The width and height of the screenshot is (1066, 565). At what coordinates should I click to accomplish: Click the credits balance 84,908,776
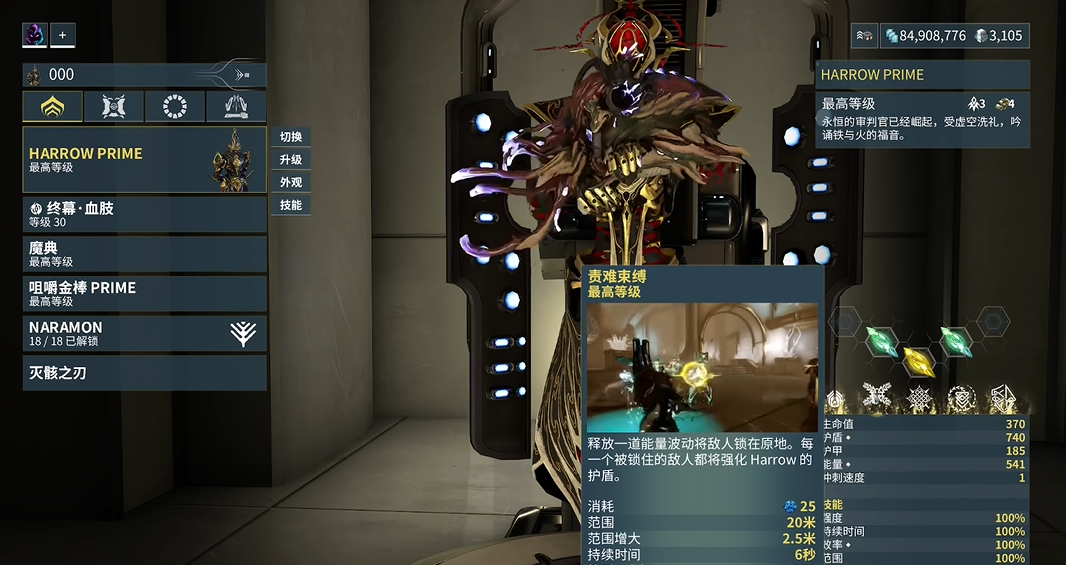pos(925,36)
